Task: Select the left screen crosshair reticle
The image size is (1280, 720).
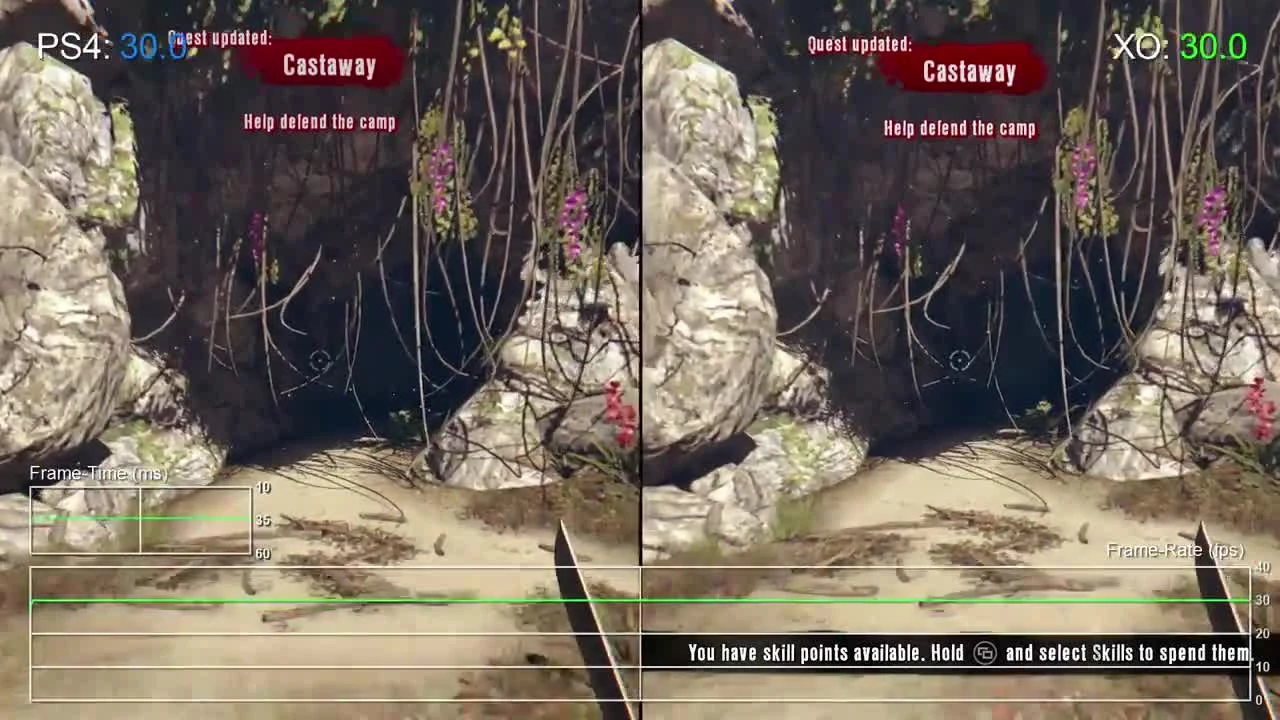Action: point(320,362)
